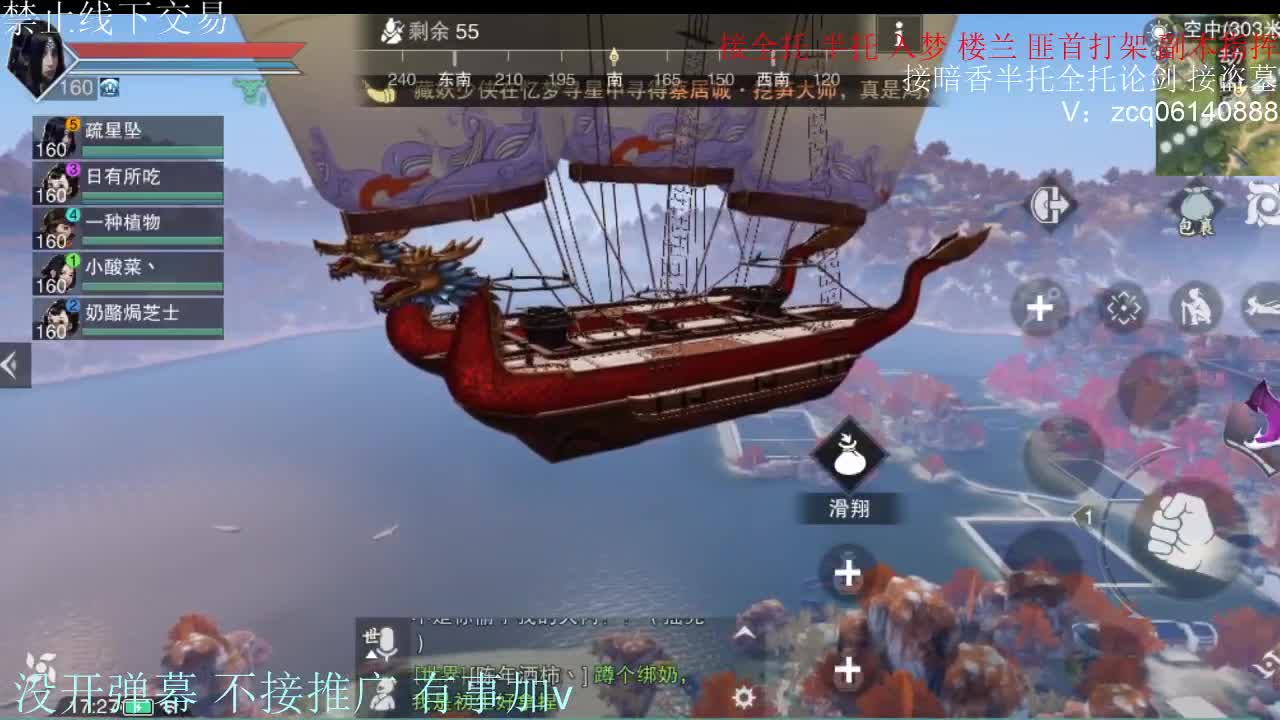Tap the chat settings gear
The image size is (1280, 720).
(x=744, y=695)
